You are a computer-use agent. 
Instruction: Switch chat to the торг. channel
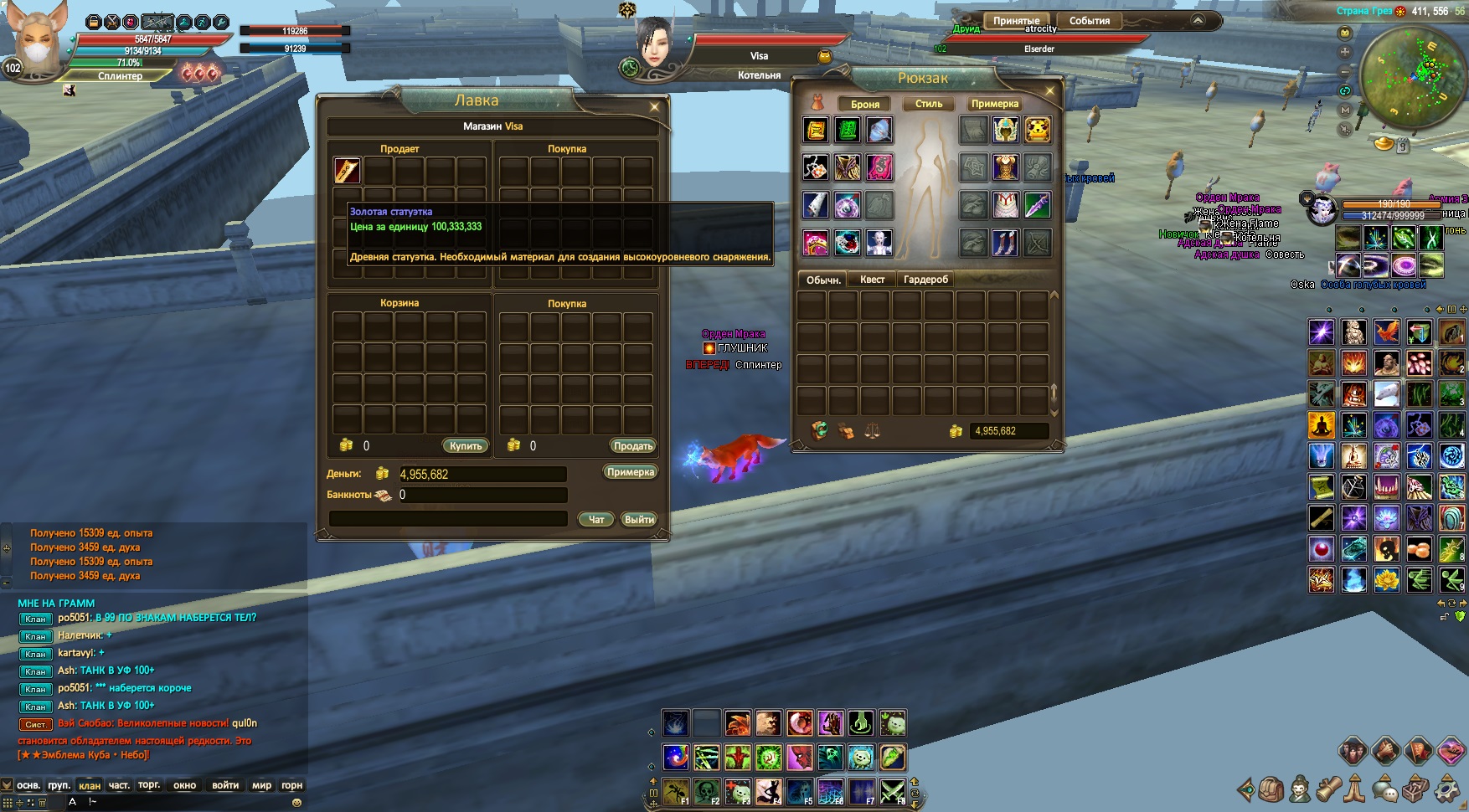(x=149, y=785)
